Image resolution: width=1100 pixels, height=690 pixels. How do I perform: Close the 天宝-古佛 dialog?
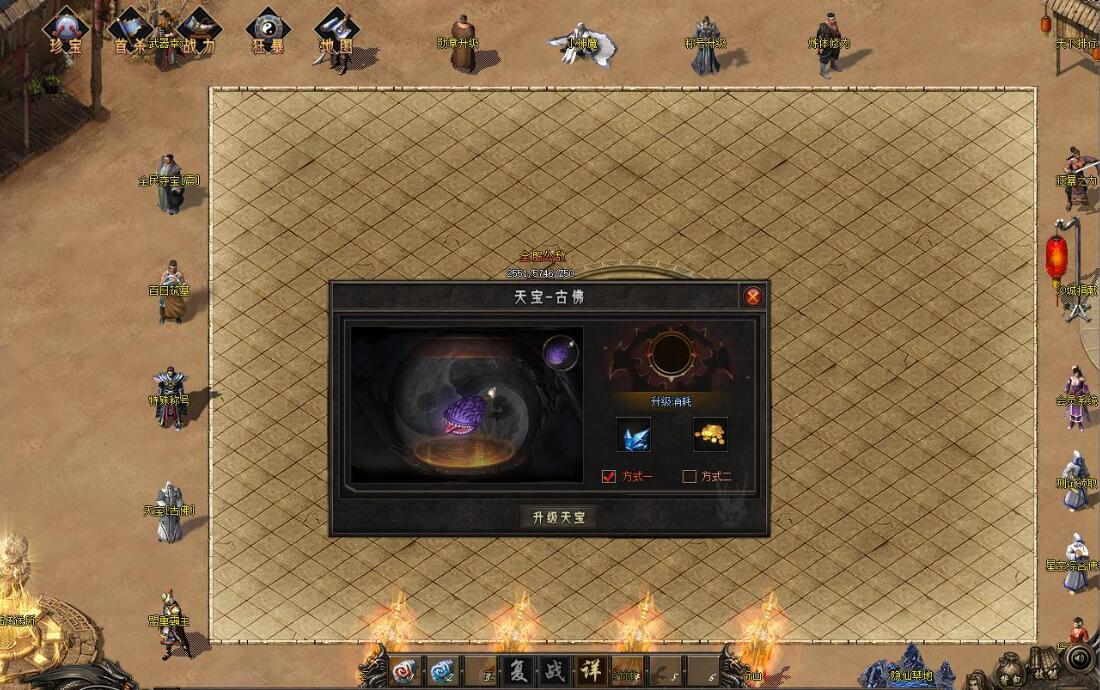(753, 296)
